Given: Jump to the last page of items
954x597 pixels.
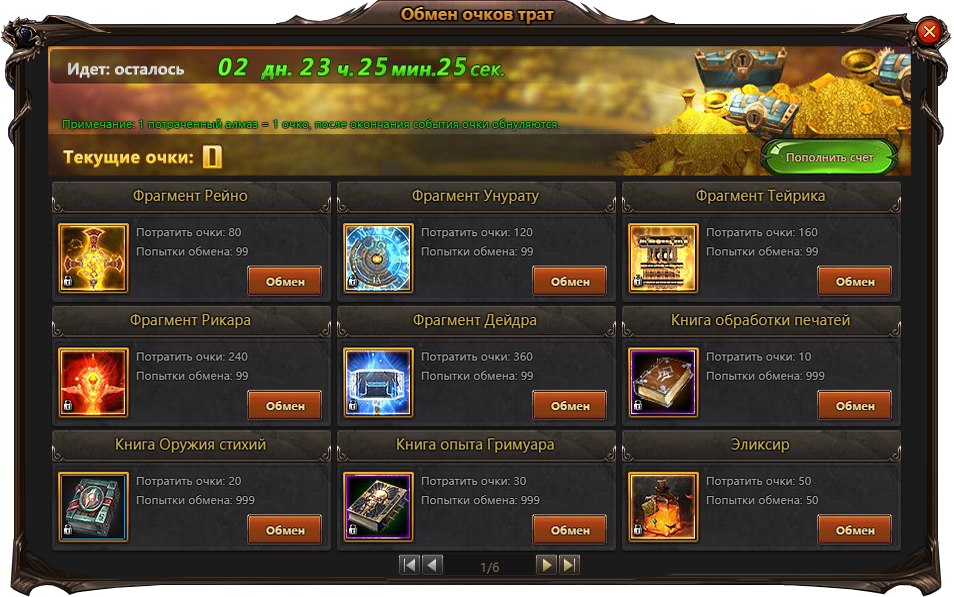Looking at the screenshot, I should (569, 565).
